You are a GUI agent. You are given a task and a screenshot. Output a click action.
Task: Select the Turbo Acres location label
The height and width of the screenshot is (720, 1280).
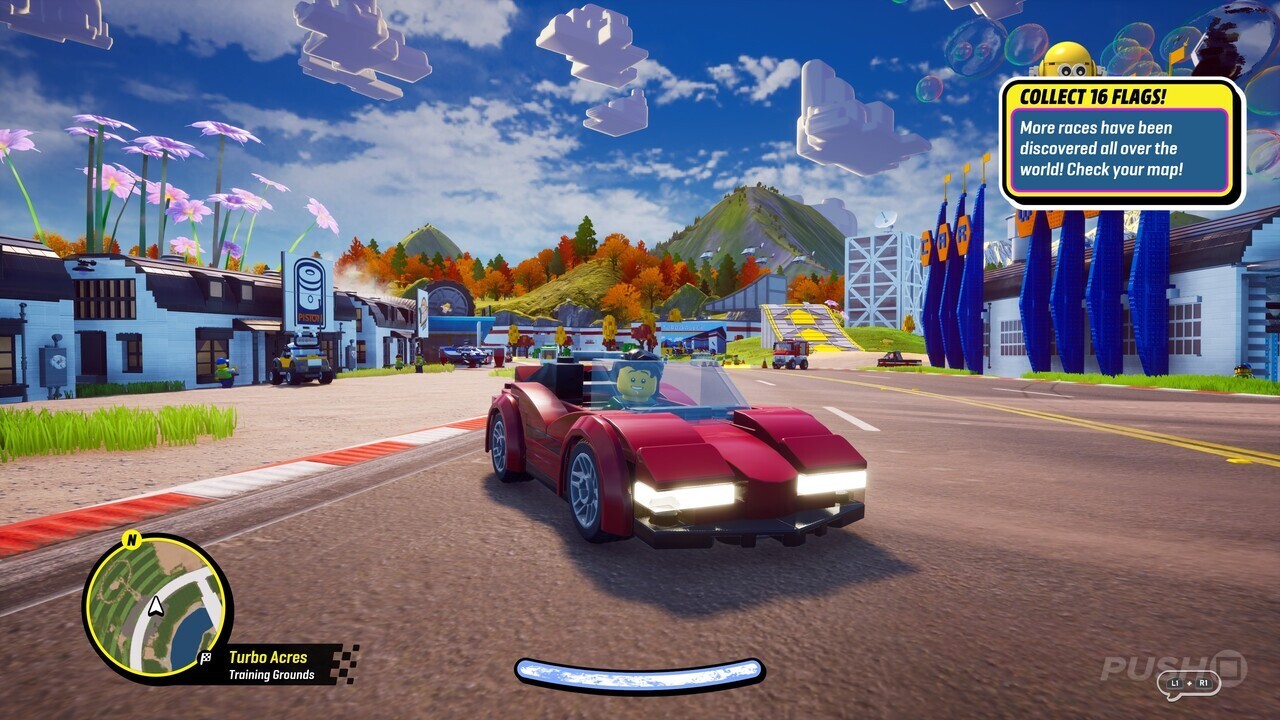click(268, 656)
